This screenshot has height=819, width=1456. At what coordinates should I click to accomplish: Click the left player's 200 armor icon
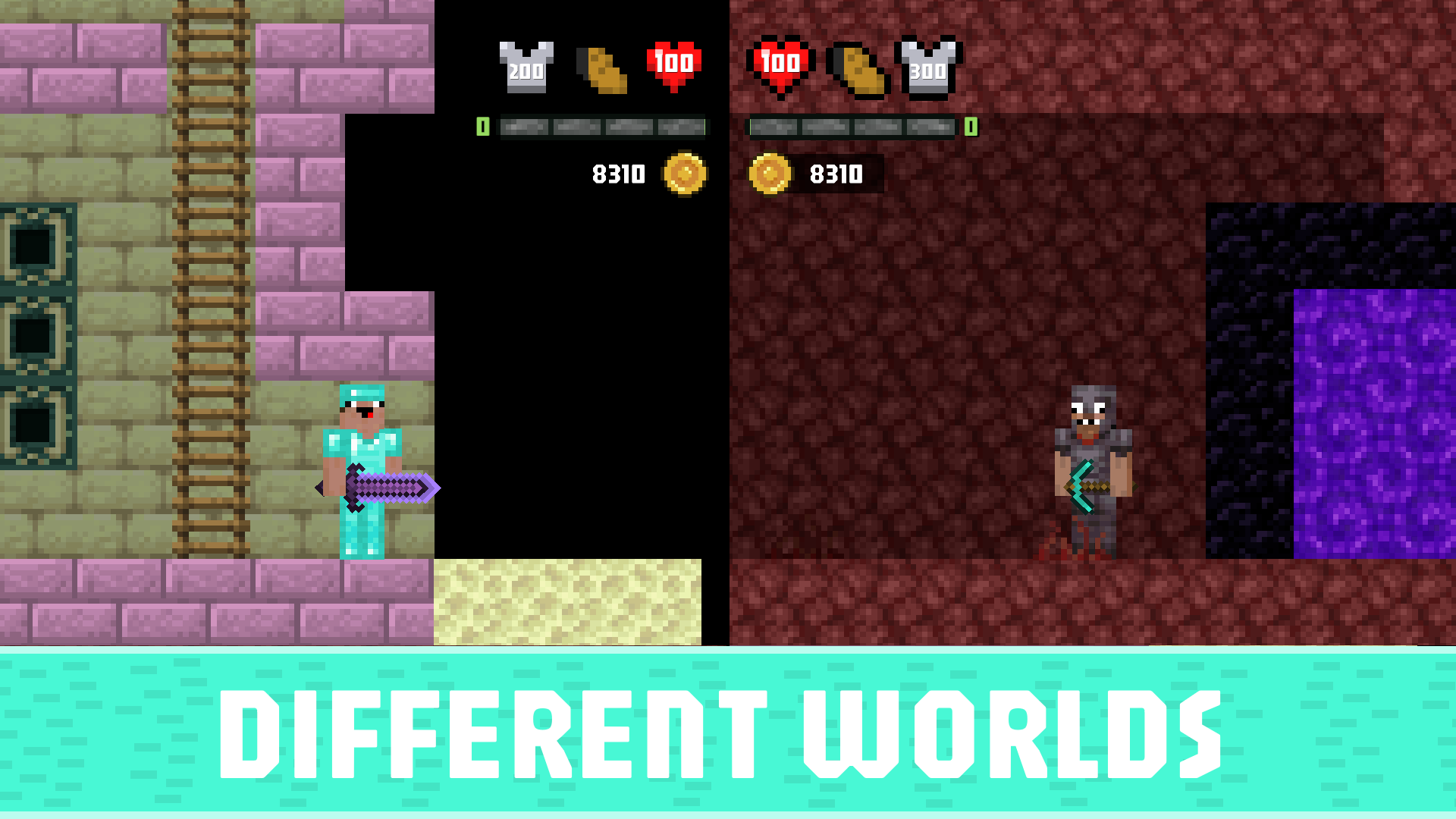click(x=526, y=67)
